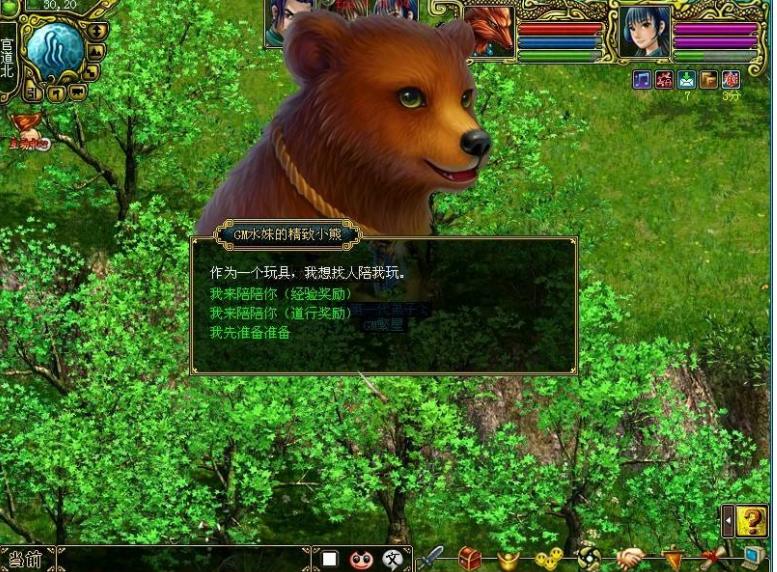Screen dimensions: 777x572
Task: Choose "我来陪陪你（经验奖励）" dialogue option
Action: click(280, 294)
